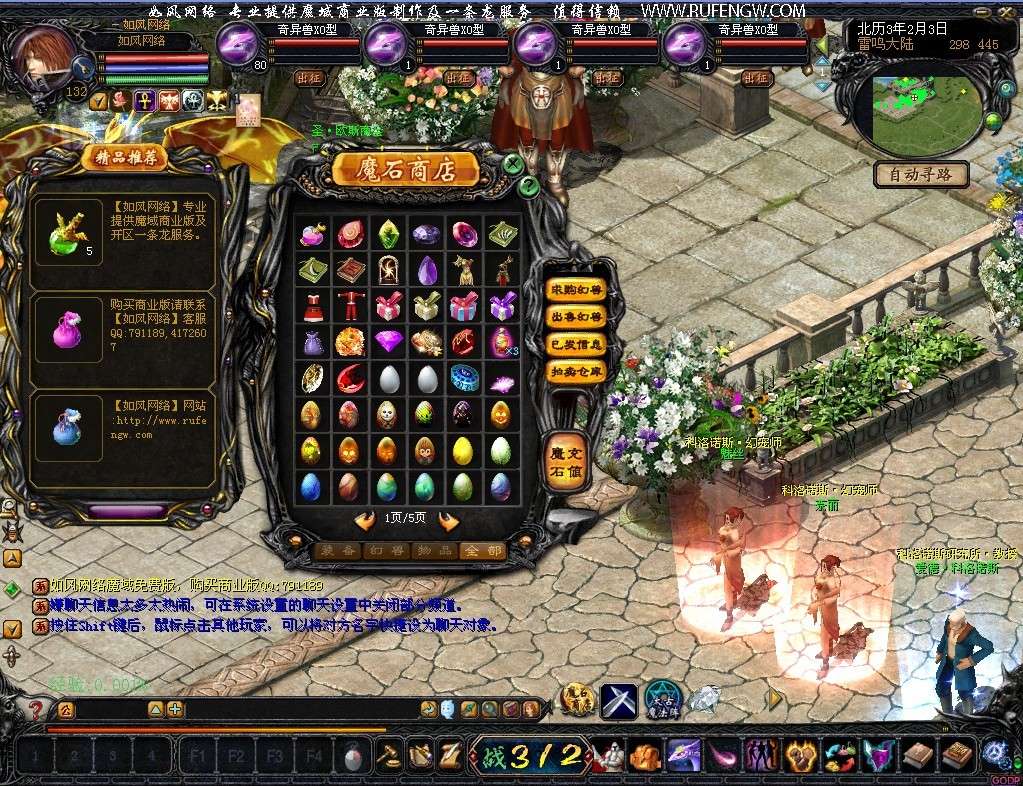Click the 魔石充值 recharge button
This screenshot has height=786, width=1023.
tap(565, 462)
